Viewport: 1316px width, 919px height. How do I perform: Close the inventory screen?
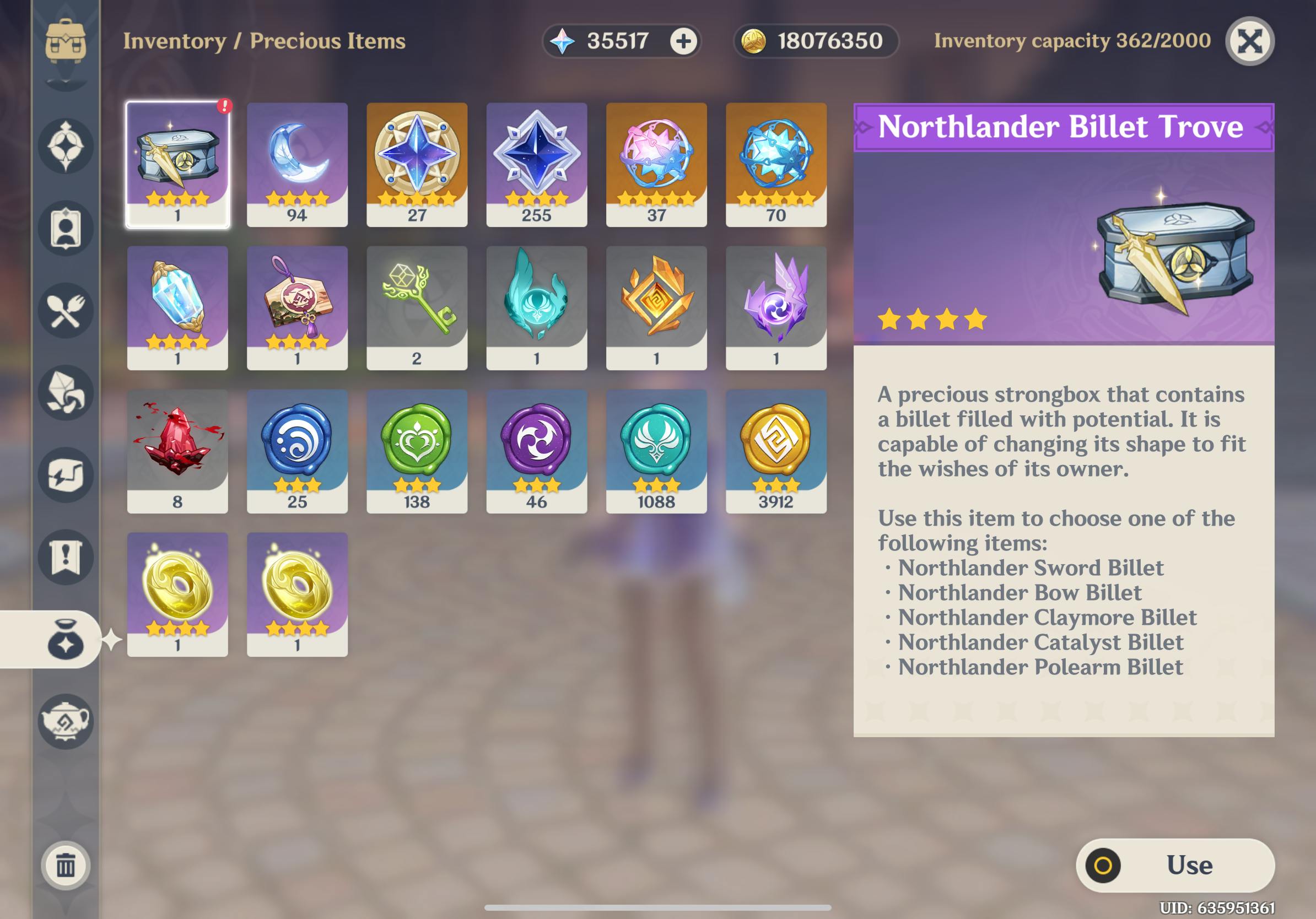[1249, 41]
